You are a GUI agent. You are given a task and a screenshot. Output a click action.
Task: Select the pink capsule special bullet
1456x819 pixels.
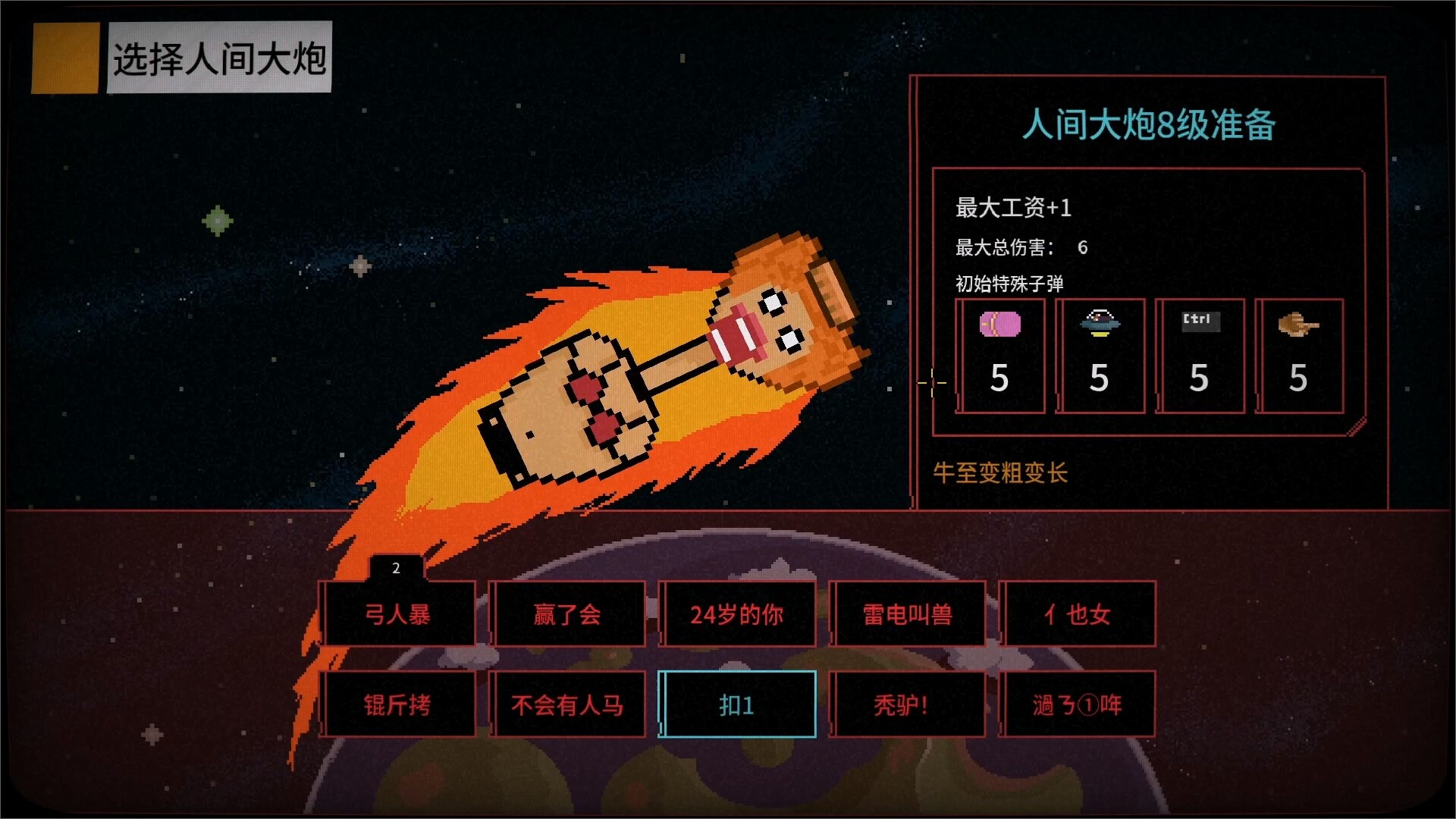[1000, 356]
